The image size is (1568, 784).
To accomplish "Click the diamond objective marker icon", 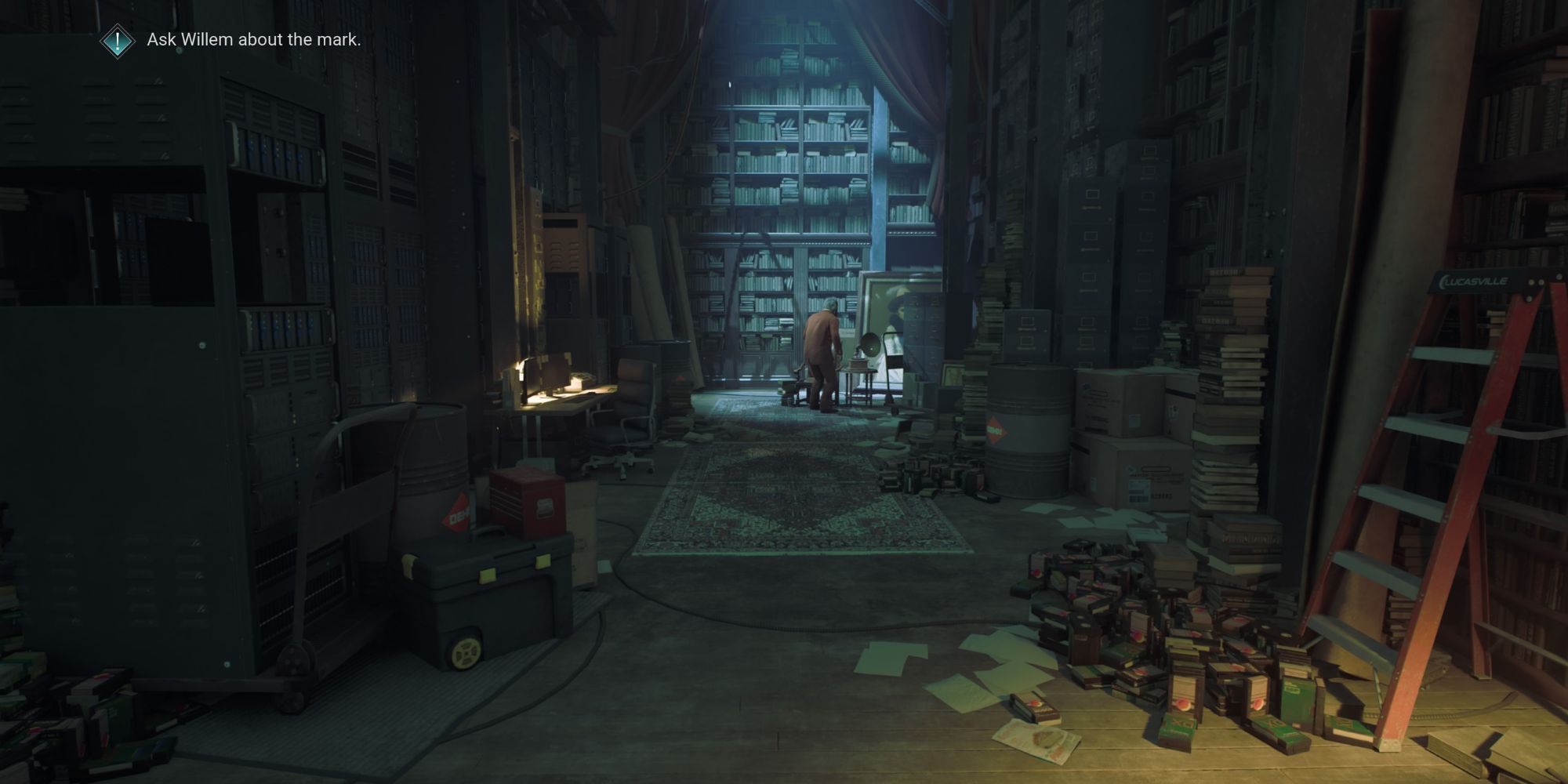I will 118,40.
